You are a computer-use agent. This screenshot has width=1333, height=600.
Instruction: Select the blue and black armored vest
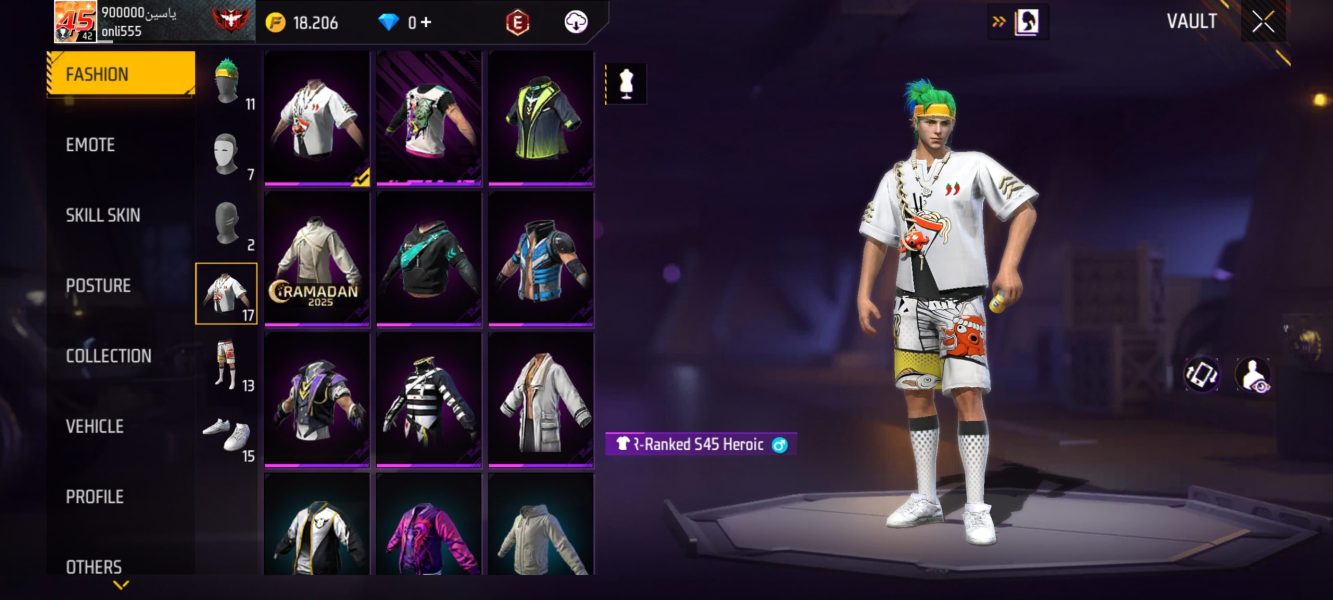point(541,258)
